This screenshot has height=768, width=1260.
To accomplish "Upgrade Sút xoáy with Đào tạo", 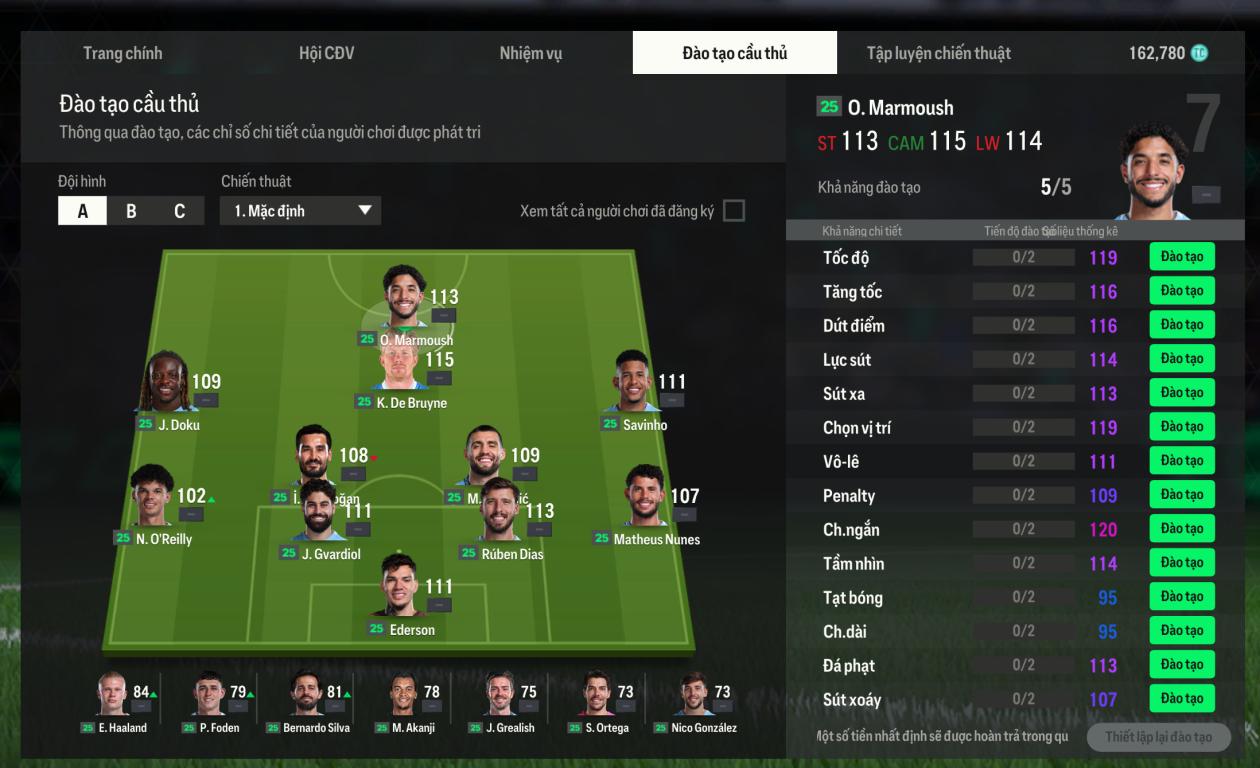I will click(1181, 699).
